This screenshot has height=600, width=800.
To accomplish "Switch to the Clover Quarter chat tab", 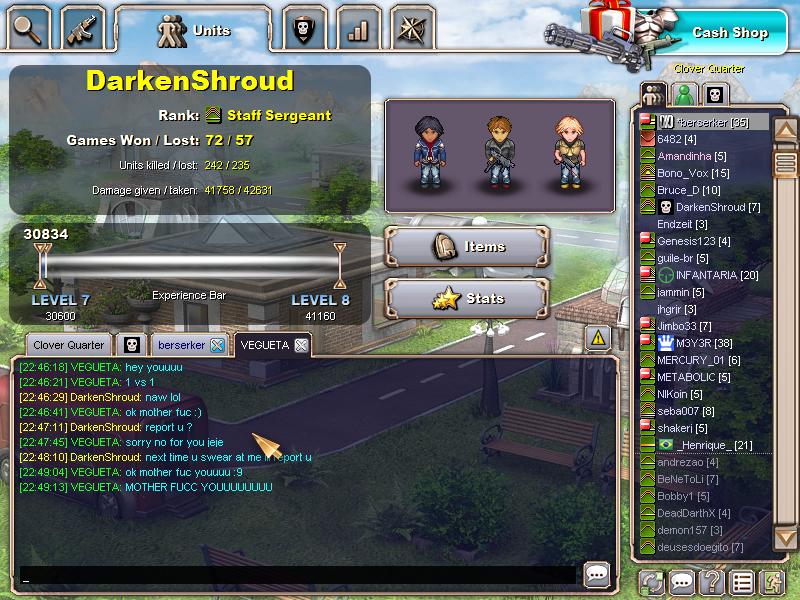I will coord(69,345).
